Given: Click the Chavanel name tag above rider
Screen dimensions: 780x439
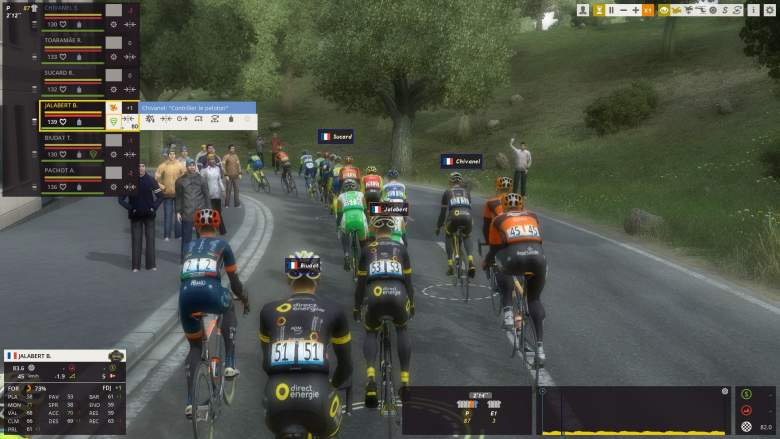Looking at the screenshot, I should coord(461,161).
